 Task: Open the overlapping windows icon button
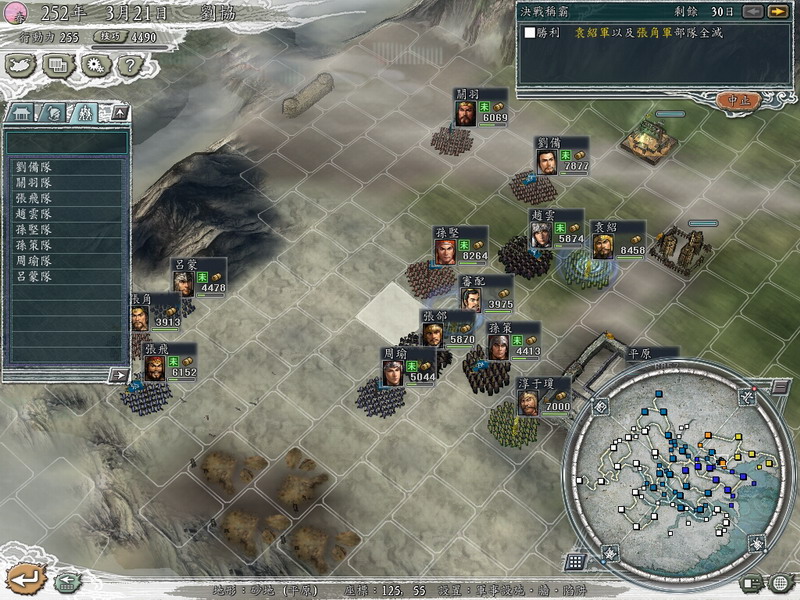pyautogui.click(x=59, y=66)
